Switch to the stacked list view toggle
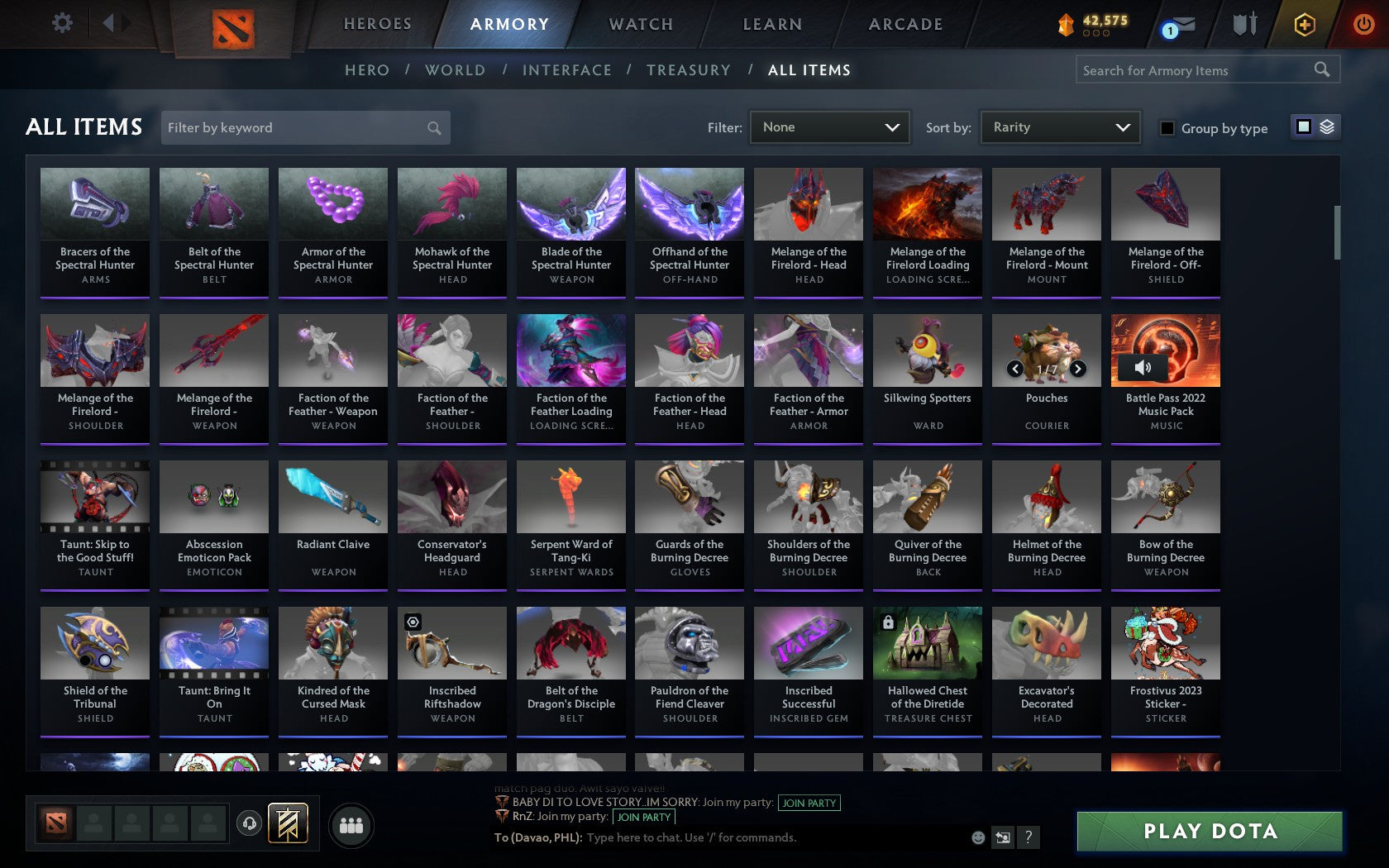The image size is (1389, 868). (1326, 128)
